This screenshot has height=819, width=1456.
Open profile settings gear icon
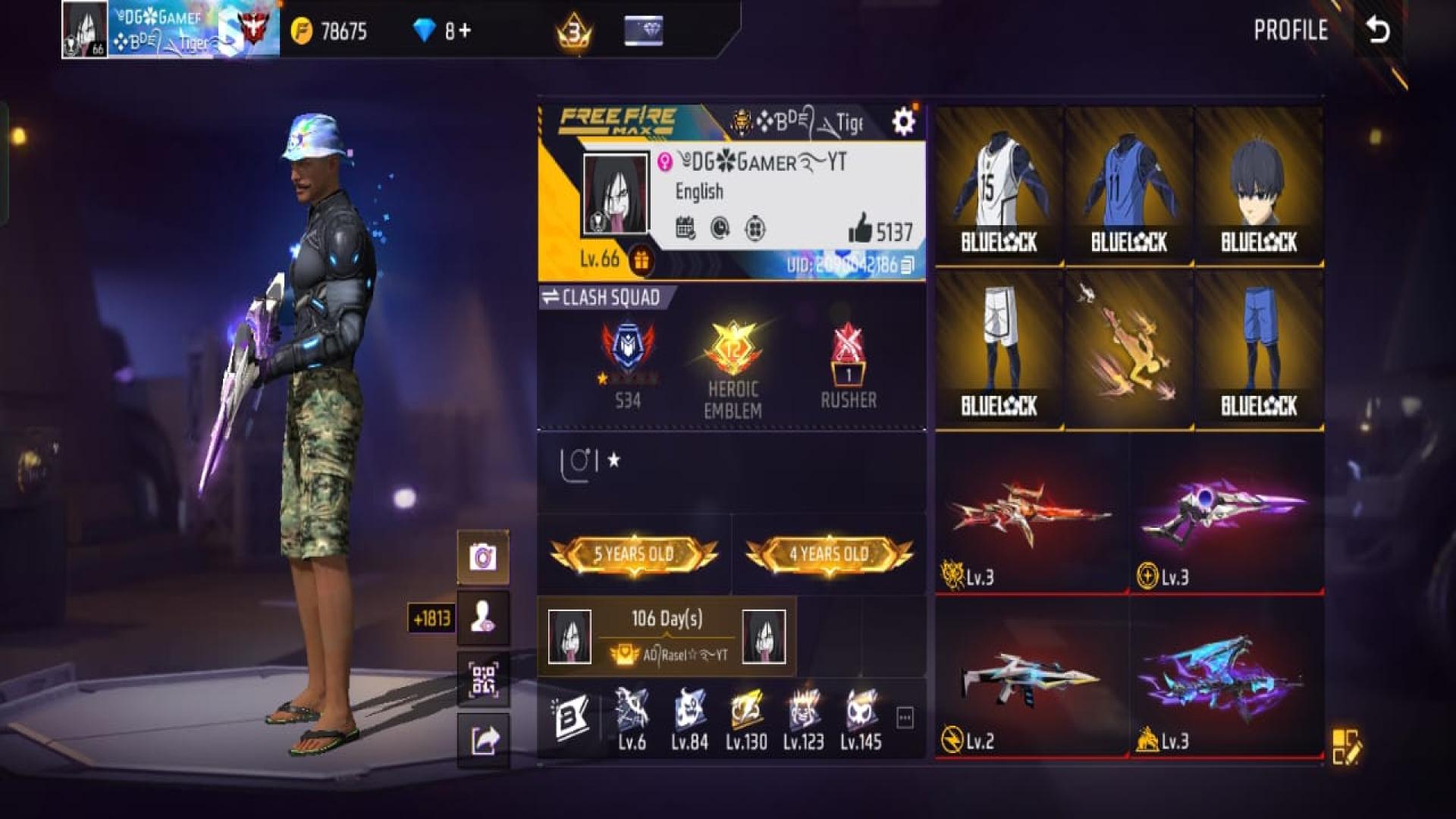pyautogui.click(x=902, y=121)
